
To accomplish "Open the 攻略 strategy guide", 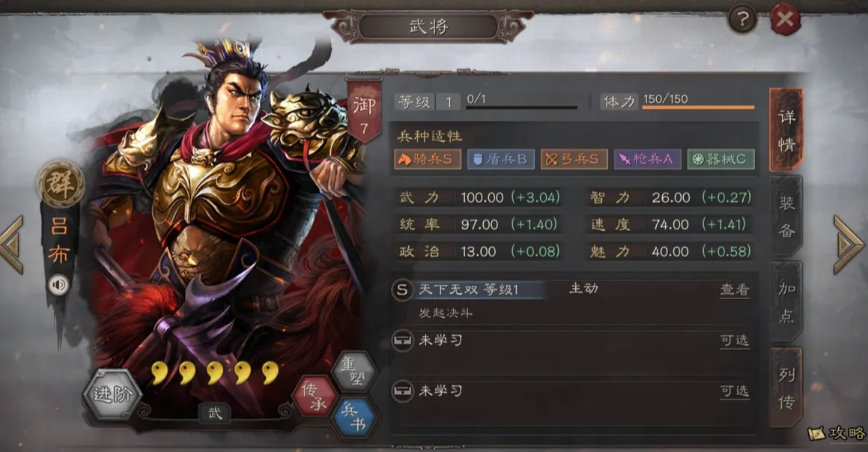I will tap(836, 433).
